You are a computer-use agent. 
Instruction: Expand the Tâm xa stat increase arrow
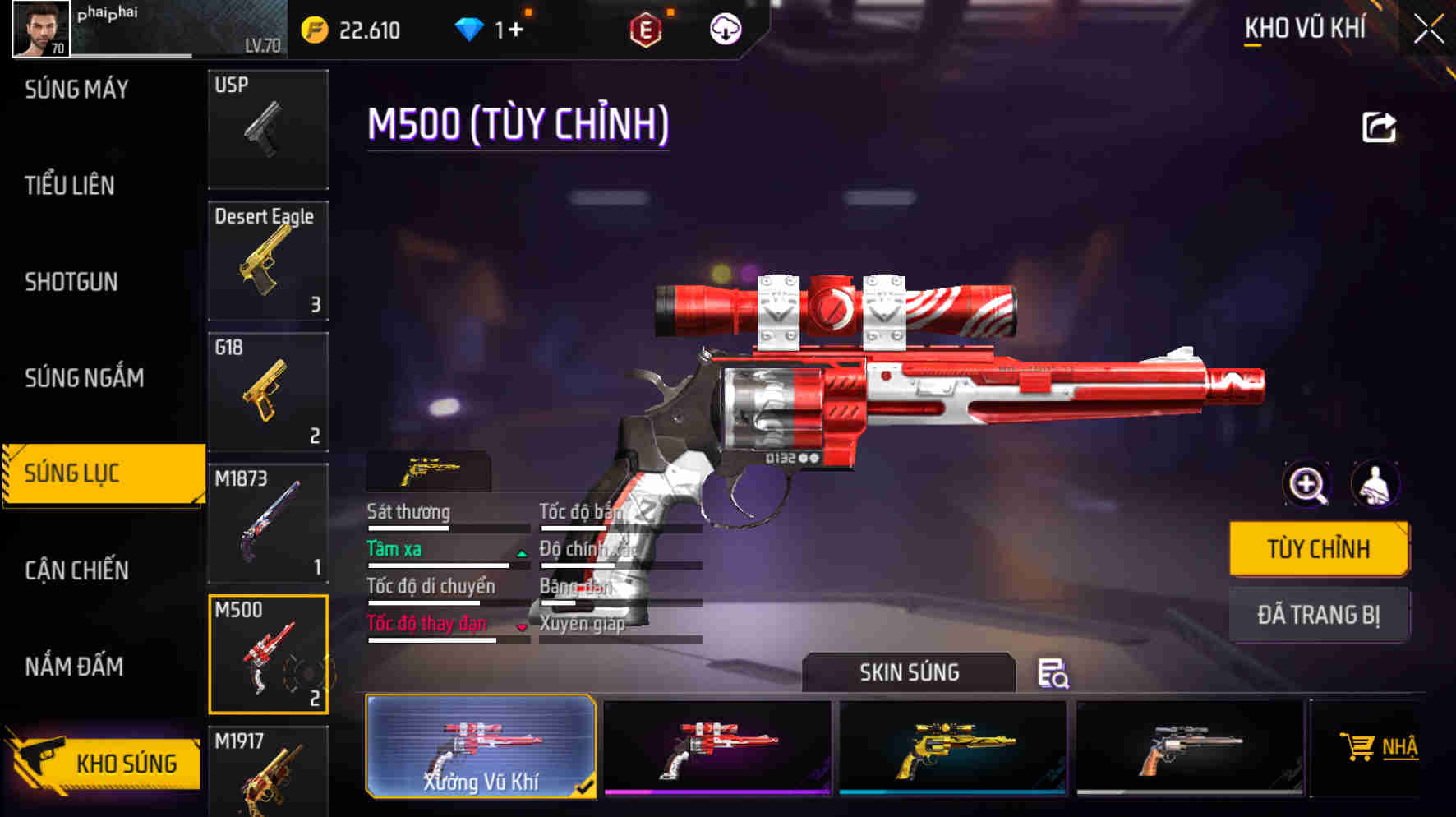pyautogui.click(x=523, y=552)
